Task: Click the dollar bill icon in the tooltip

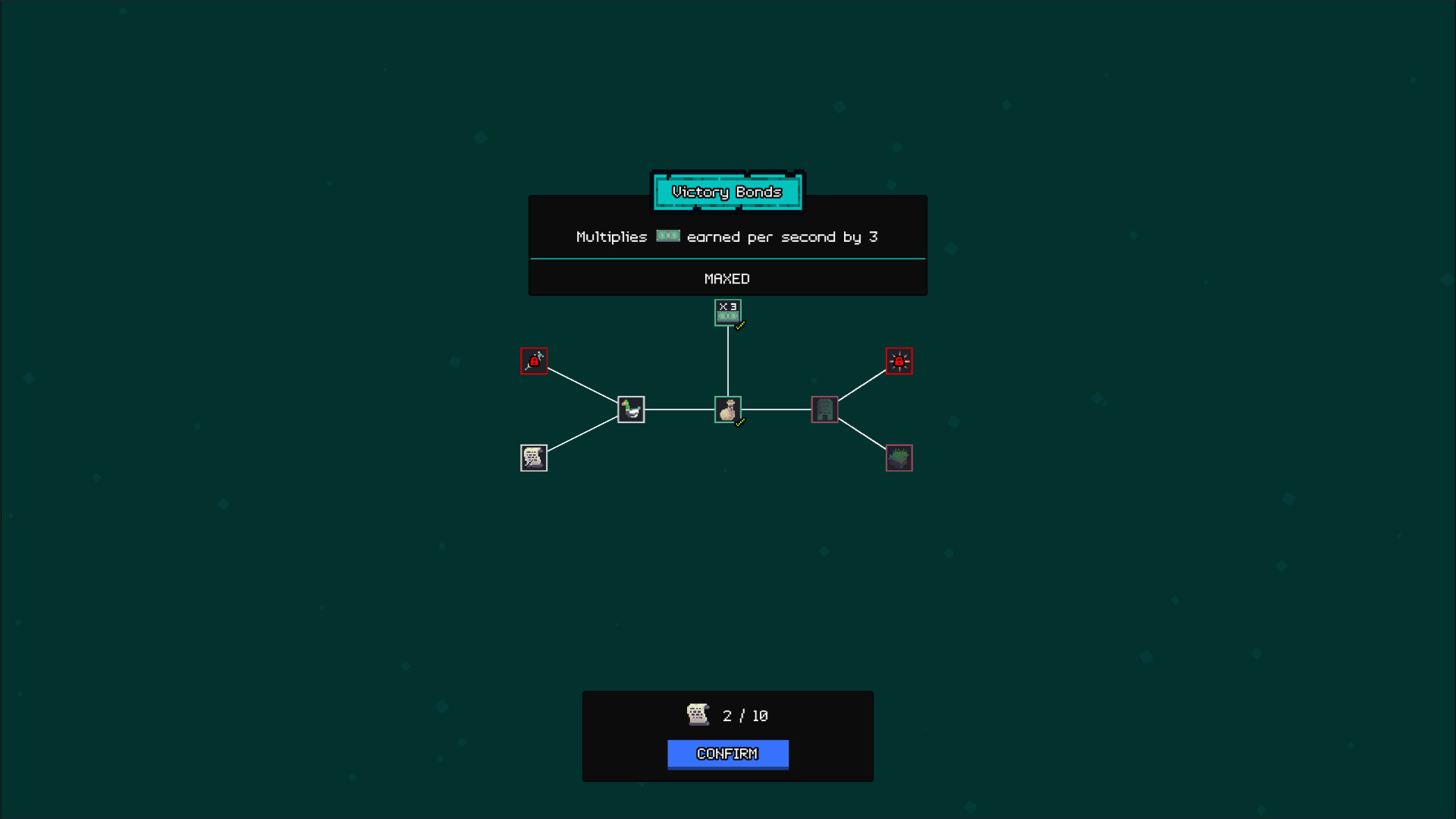Action: [668, 236]
